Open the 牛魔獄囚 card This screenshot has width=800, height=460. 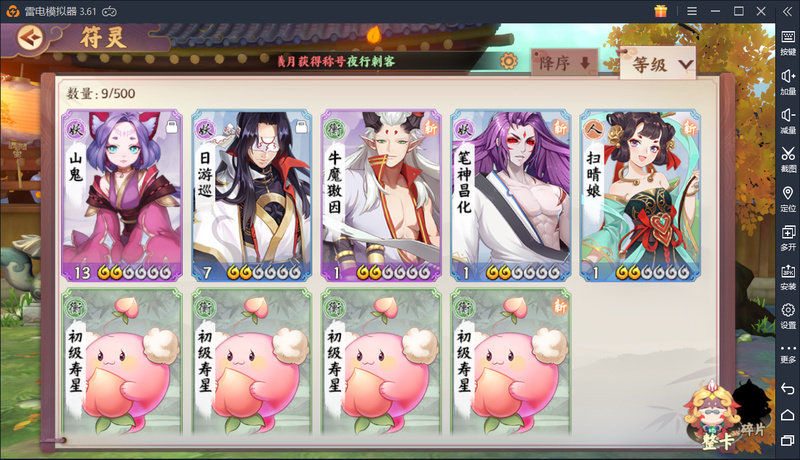point(383,196)
